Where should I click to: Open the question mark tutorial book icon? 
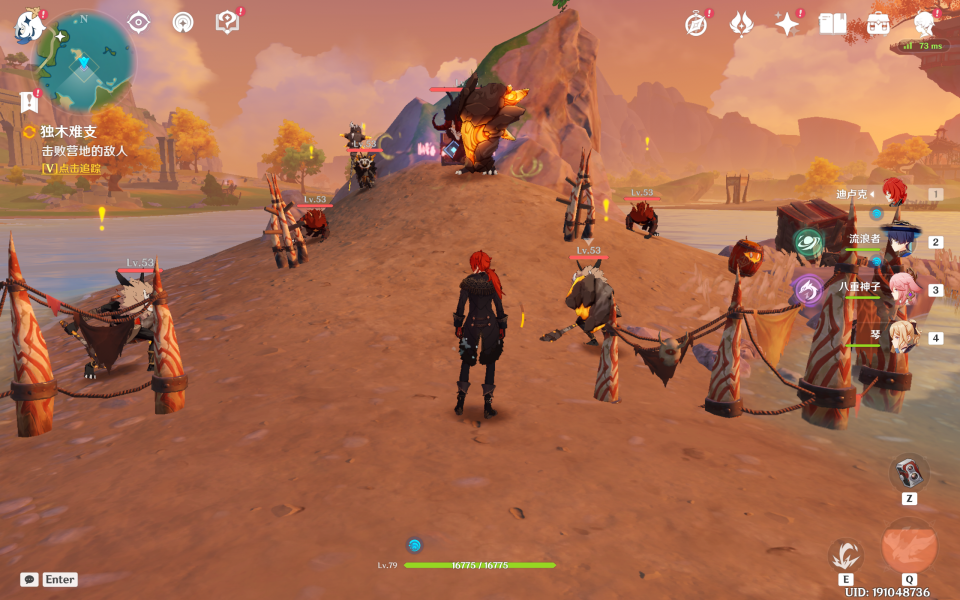227,22
